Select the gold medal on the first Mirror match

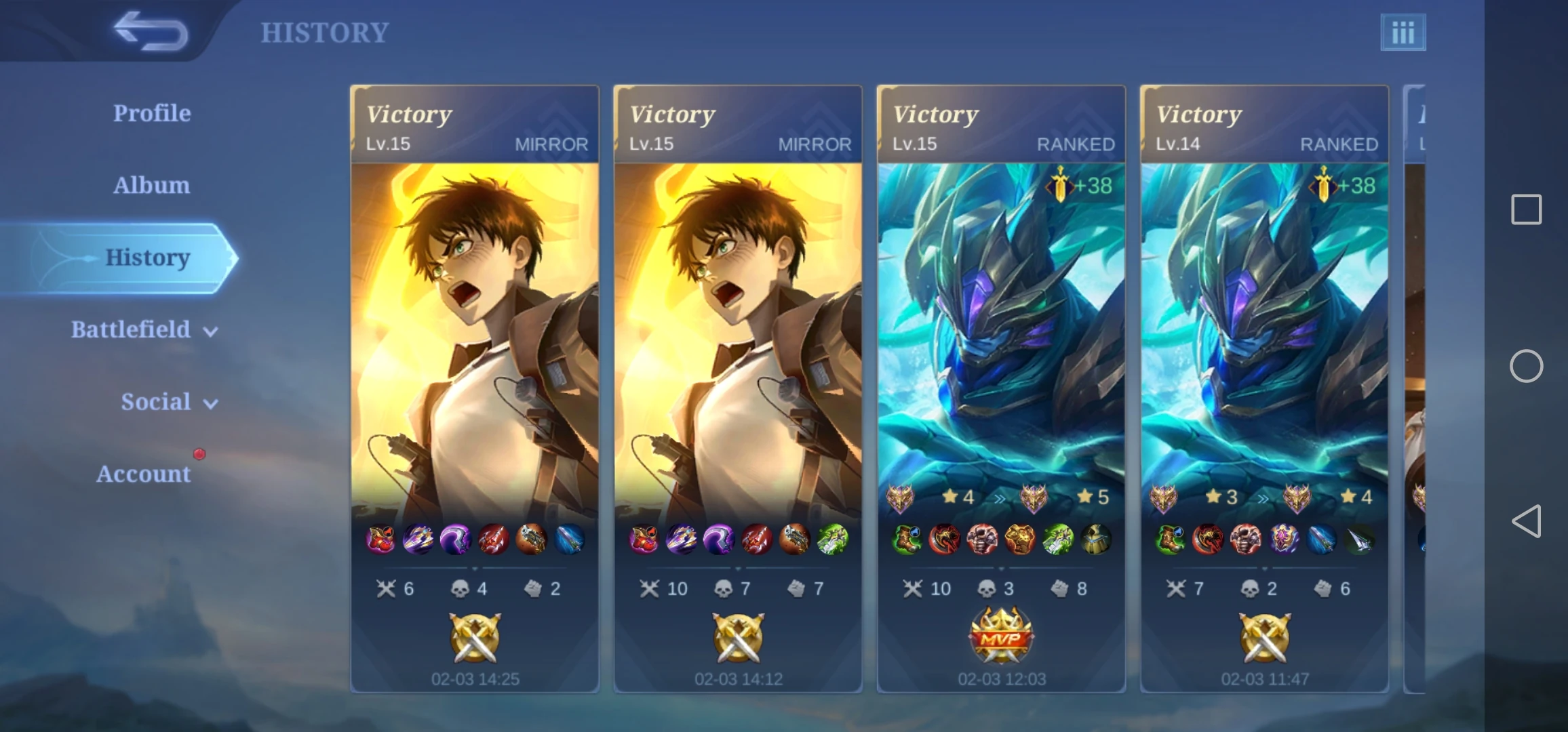(x=473, y=639)
